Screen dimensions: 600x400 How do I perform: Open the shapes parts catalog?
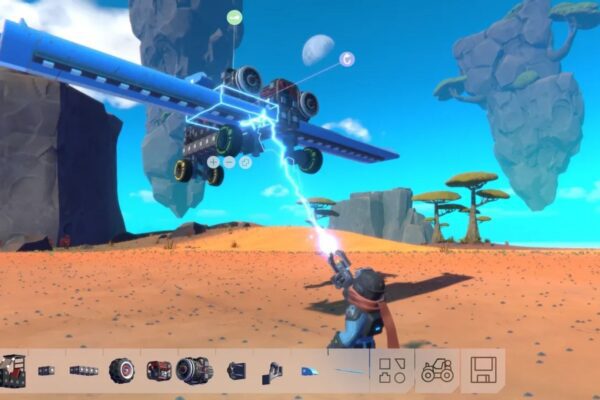(x=391, y=370)
